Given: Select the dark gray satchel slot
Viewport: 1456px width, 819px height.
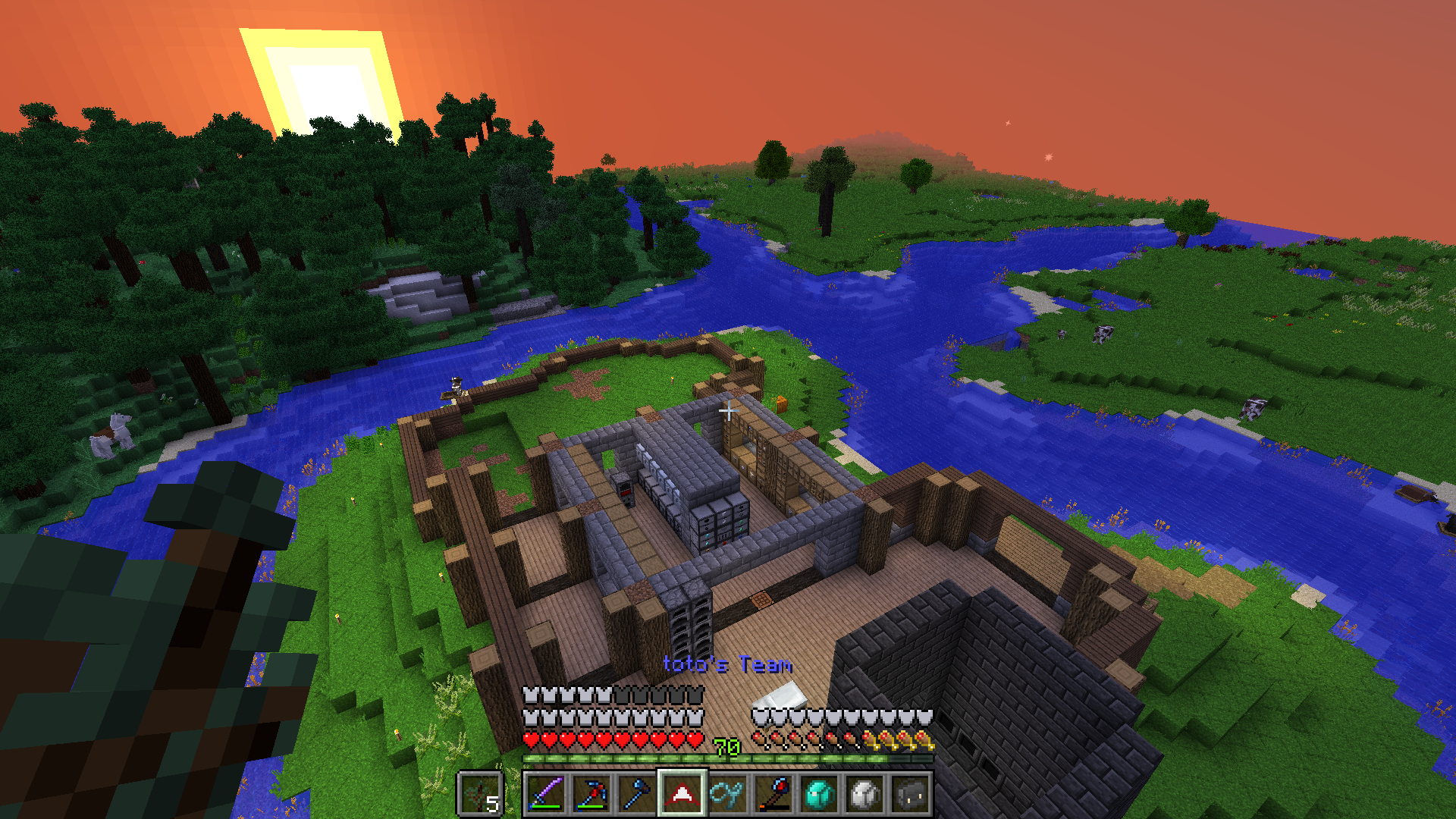Looking at the screenshot, I should [910, 794].
